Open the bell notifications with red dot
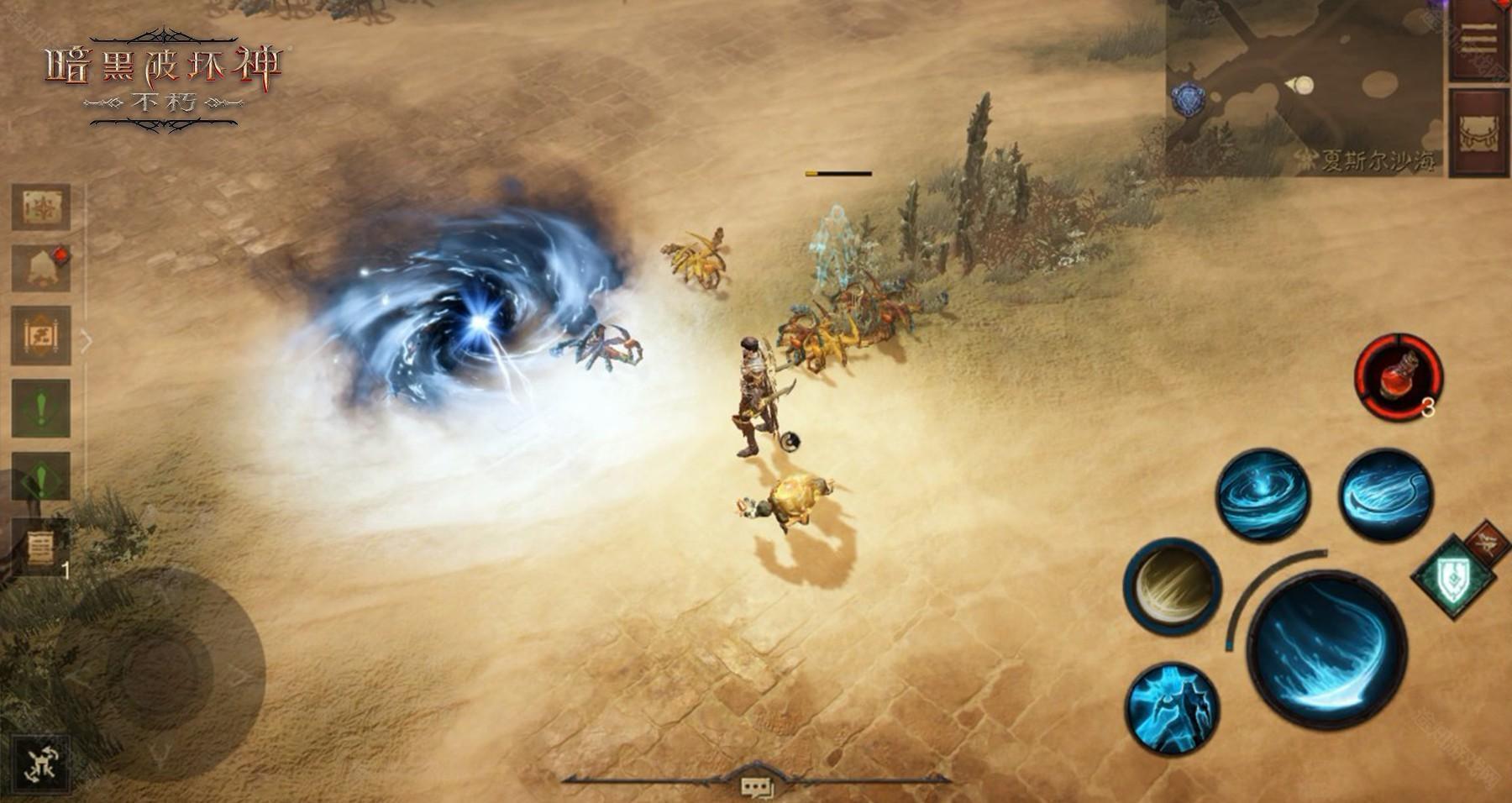The image size is (1512, 803). coord(40,269)
